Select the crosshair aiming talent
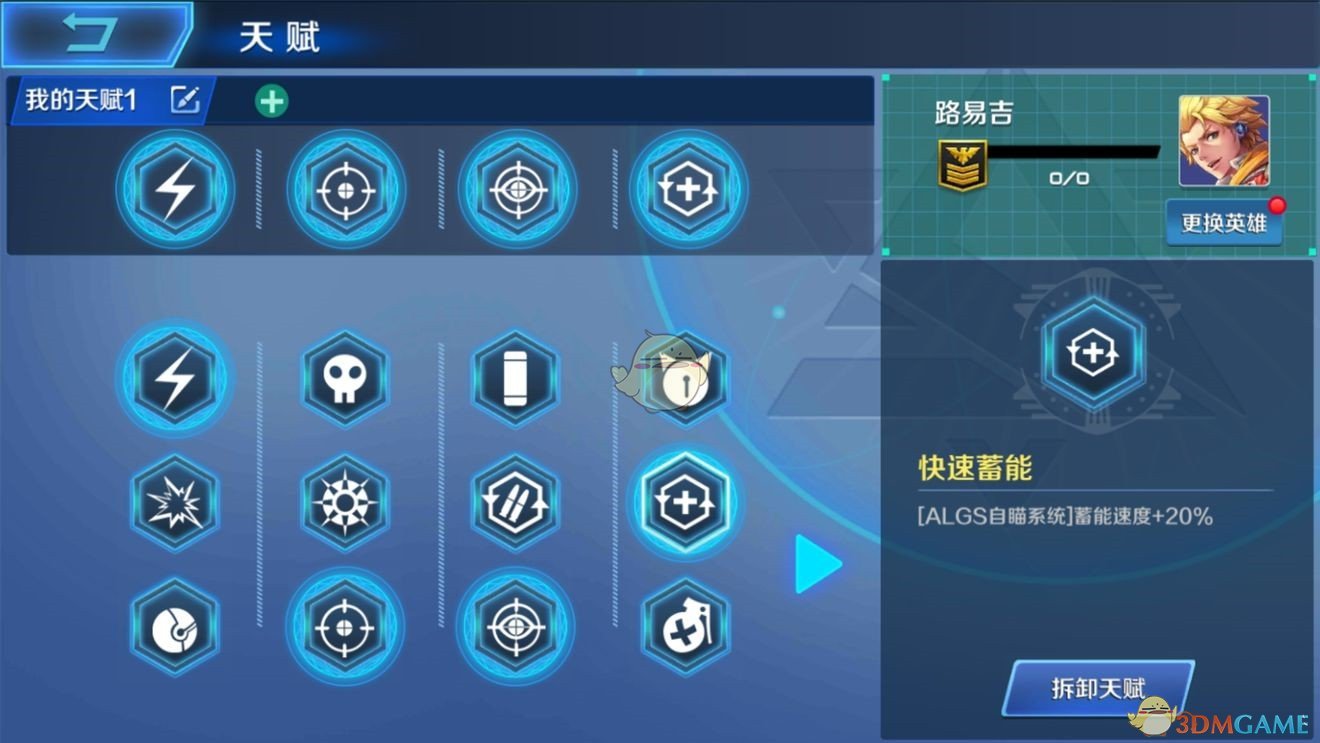Screen dimensions: 1320x743 [345, 628]
